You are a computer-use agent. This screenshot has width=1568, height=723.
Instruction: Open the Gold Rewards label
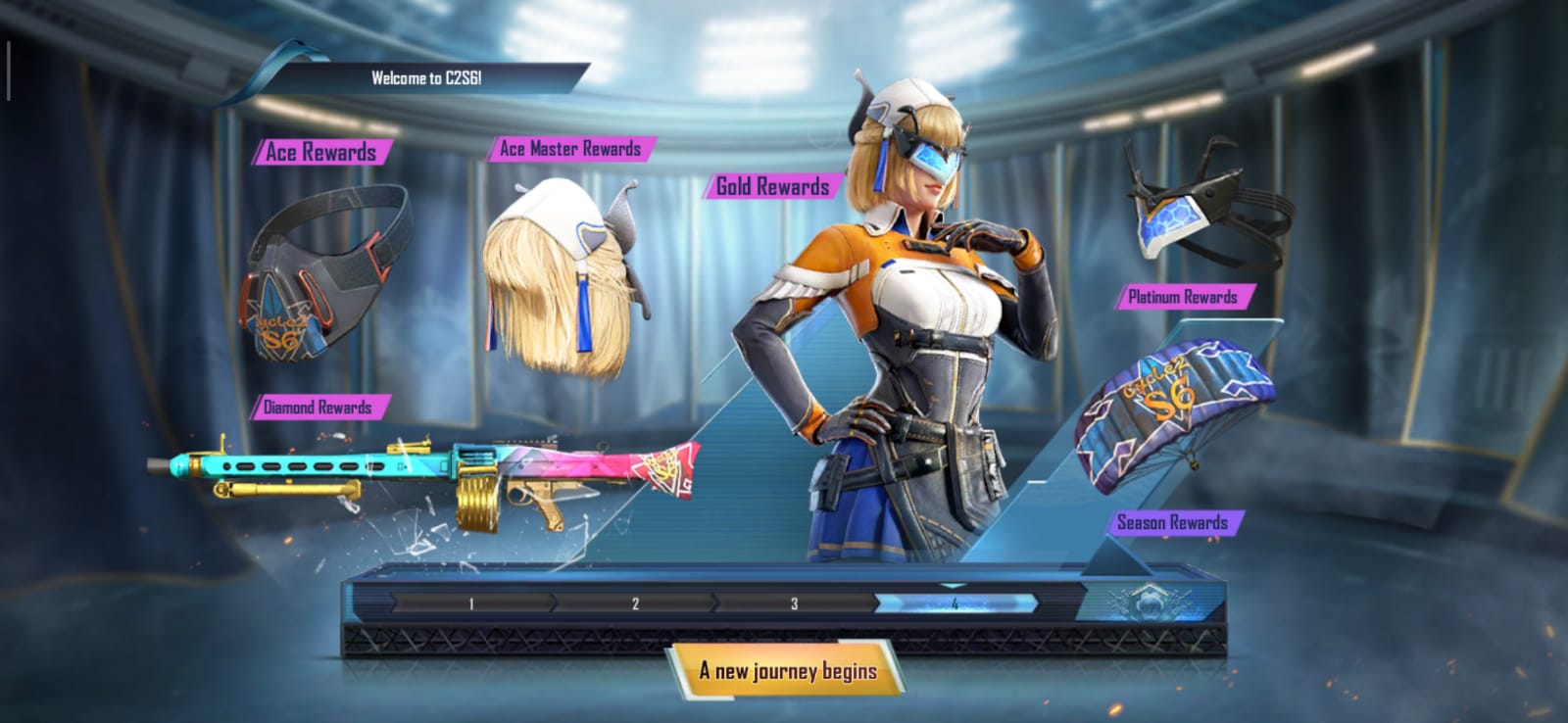(771, 185)
